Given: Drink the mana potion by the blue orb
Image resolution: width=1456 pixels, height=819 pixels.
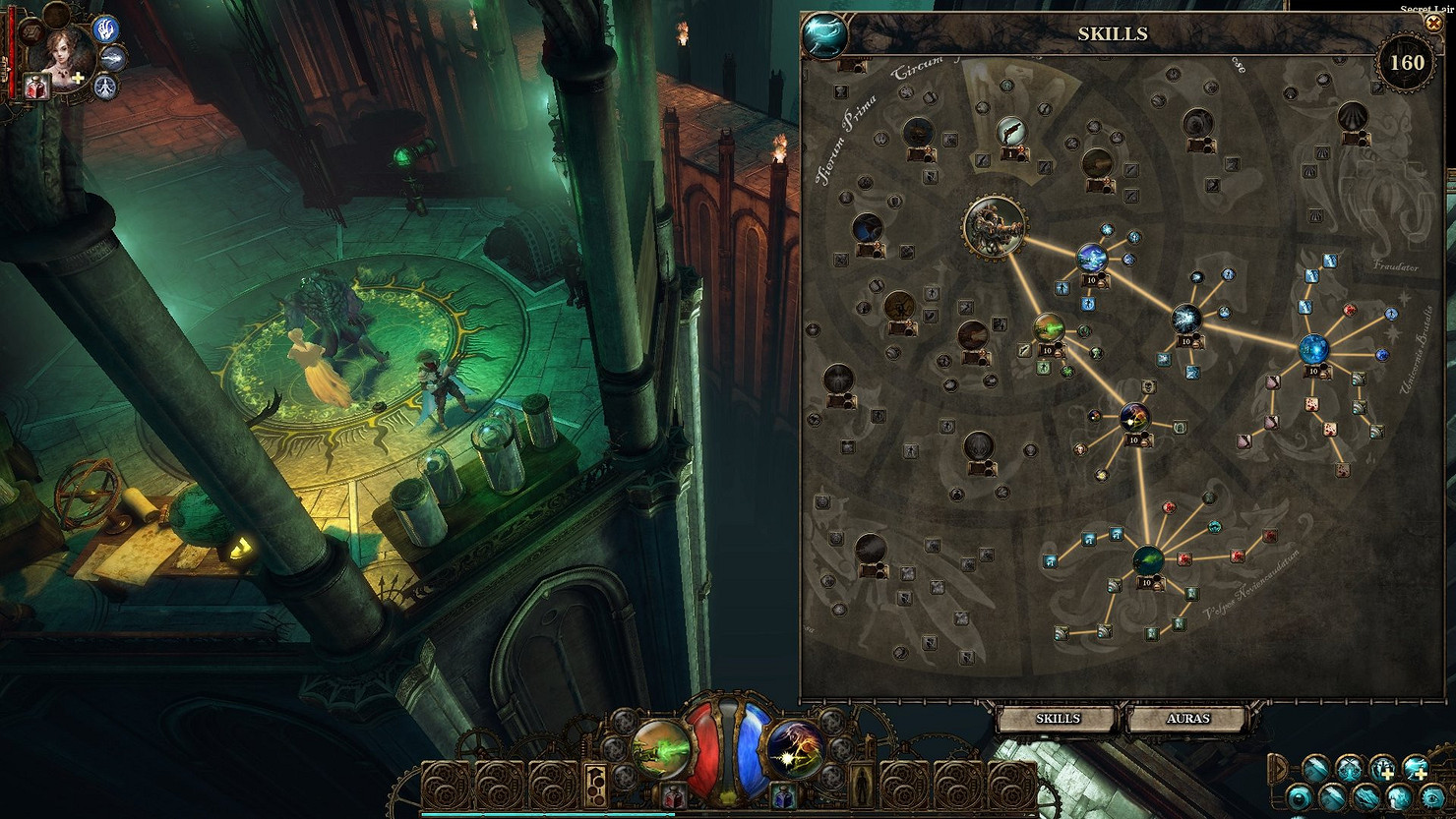Looking at the screenshot, I should point(782,796).
